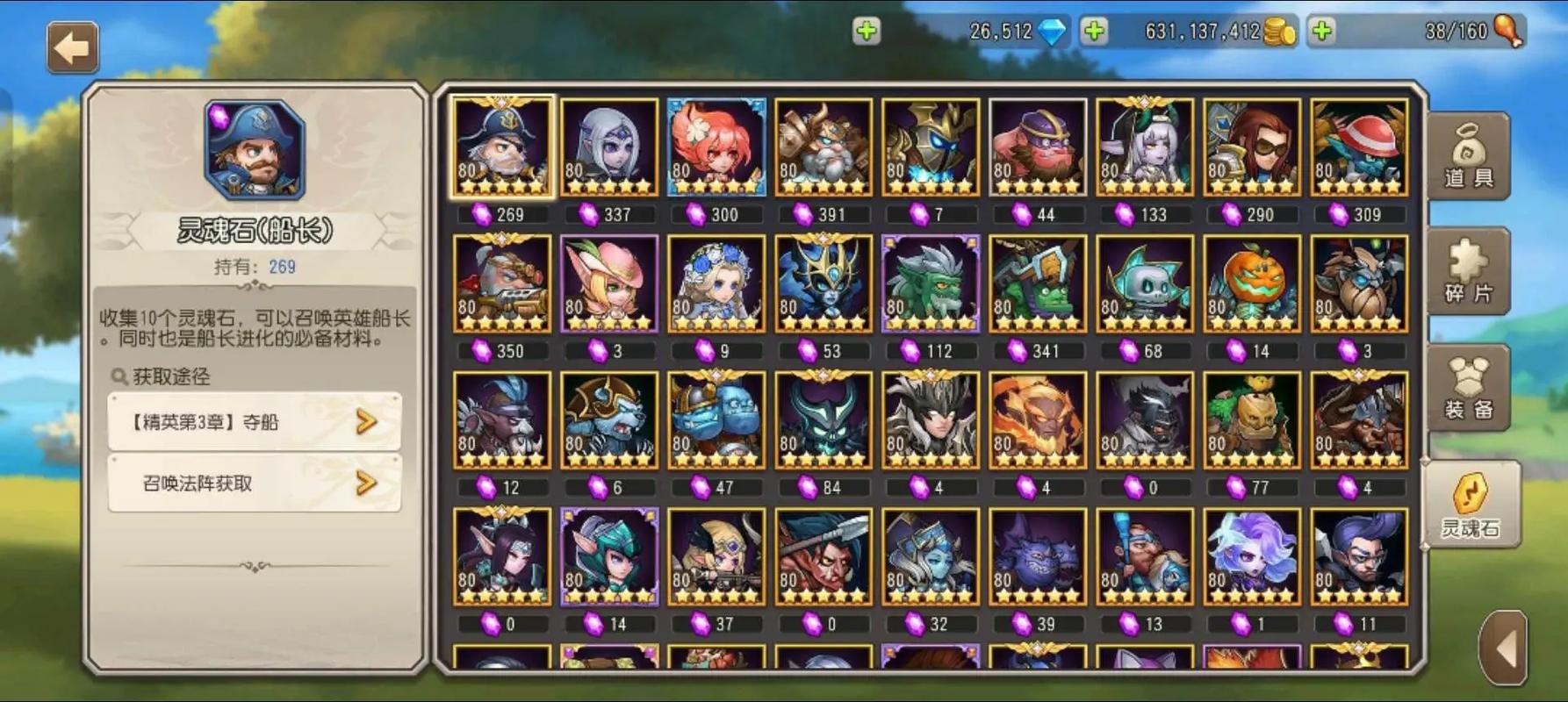Go back with the arrow button
Screen dimensions: 1568x702
click(72, 47)
